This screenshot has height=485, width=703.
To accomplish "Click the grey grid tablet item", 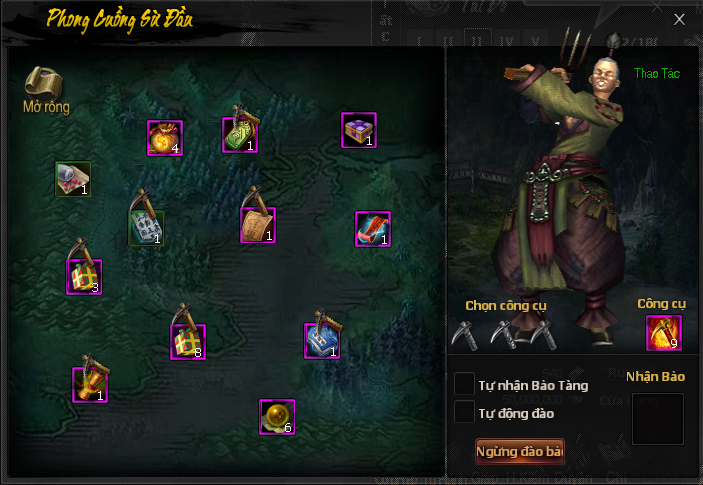I will coord(146,227).
